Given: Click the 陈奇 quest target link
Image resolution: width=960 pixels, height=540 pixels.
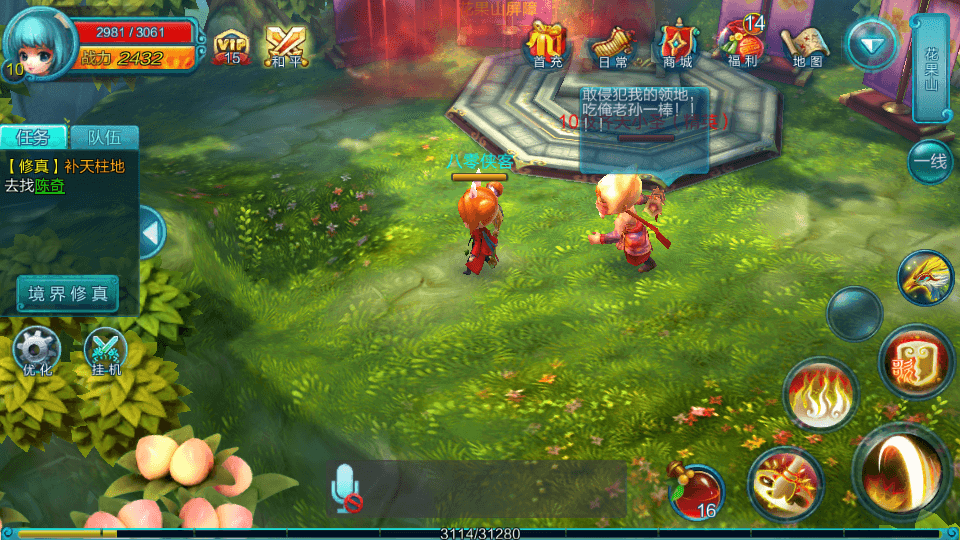Looking at the screenshot, I should pos(50,186).
